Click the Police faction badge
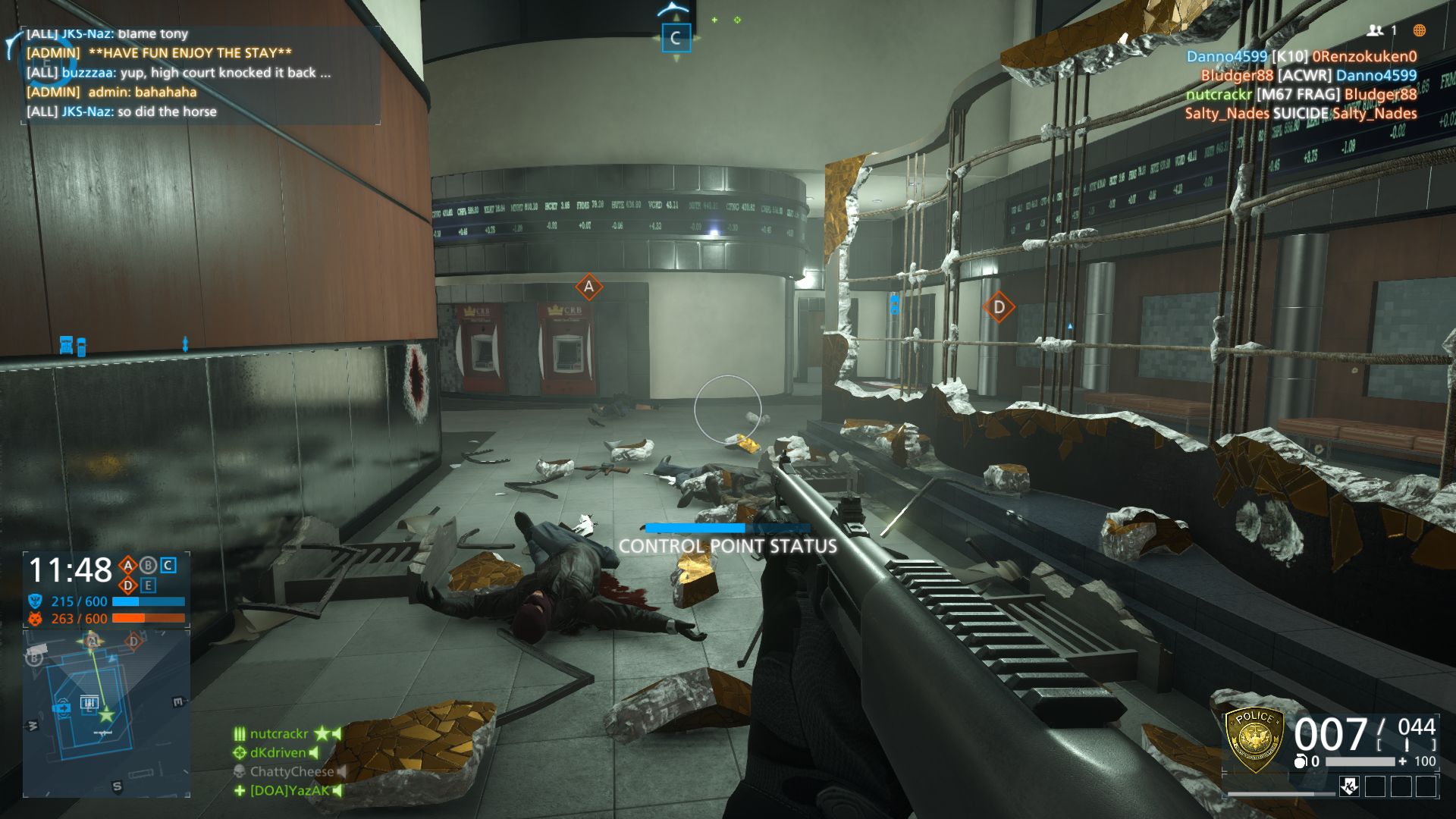 (1255, 739)
